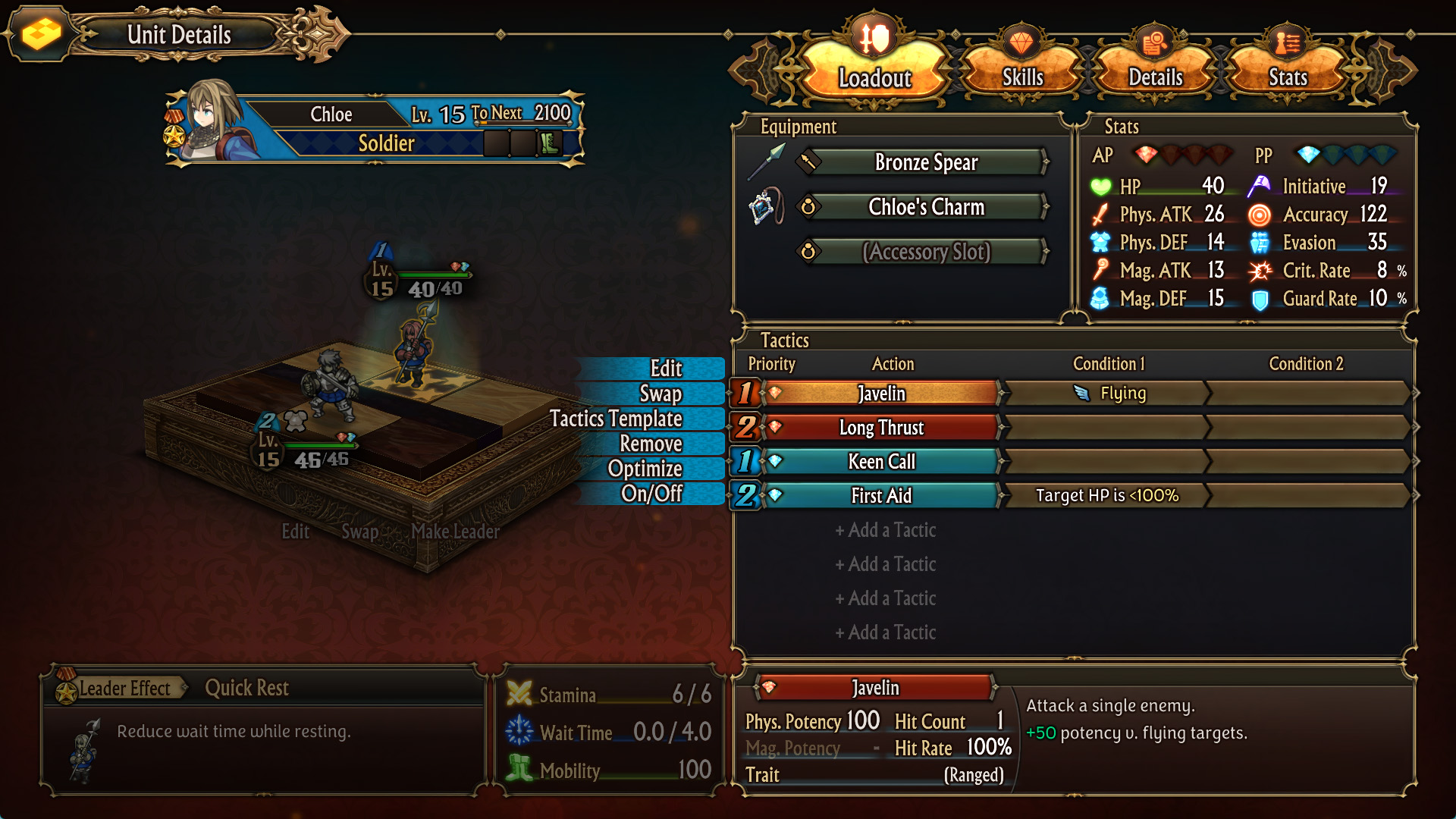The width and height of the screenshot is (1456, 819).
Task: Edit the Flying condition on Javelin
Action: [1107, 394]
